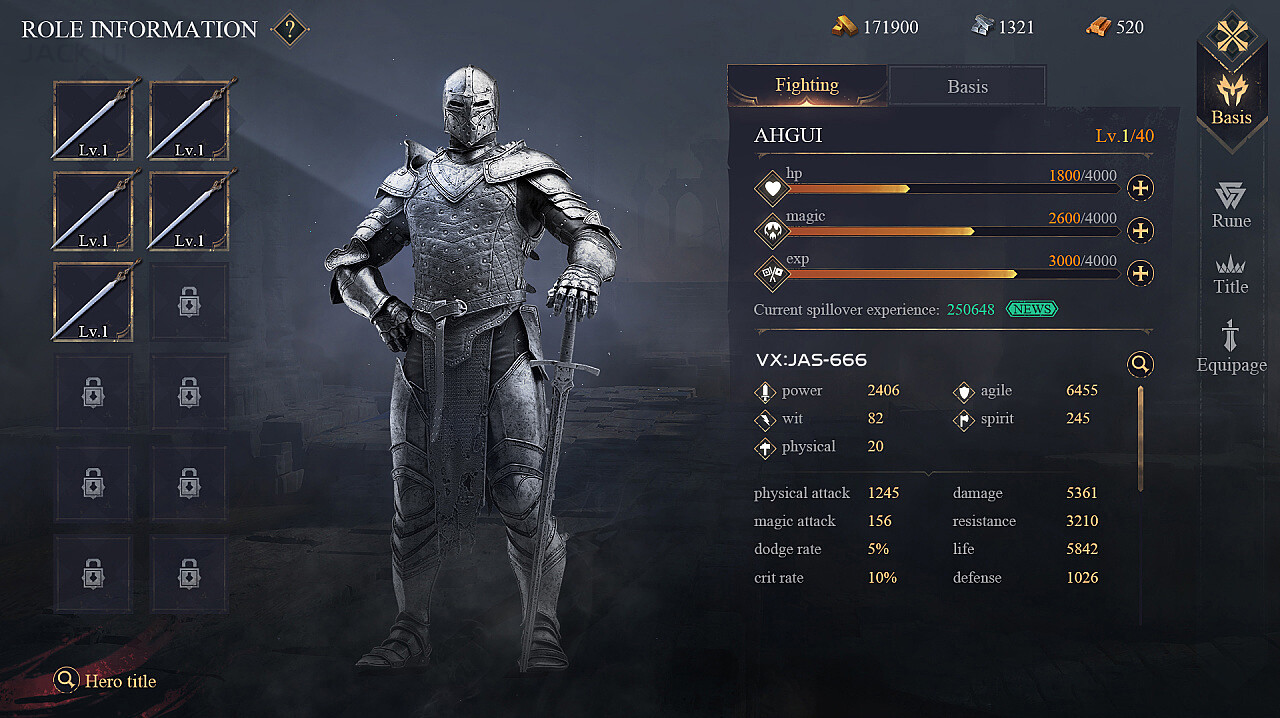Open the stats magnifier icon beside VX:JAS-666

click(x=1140, y=364)
